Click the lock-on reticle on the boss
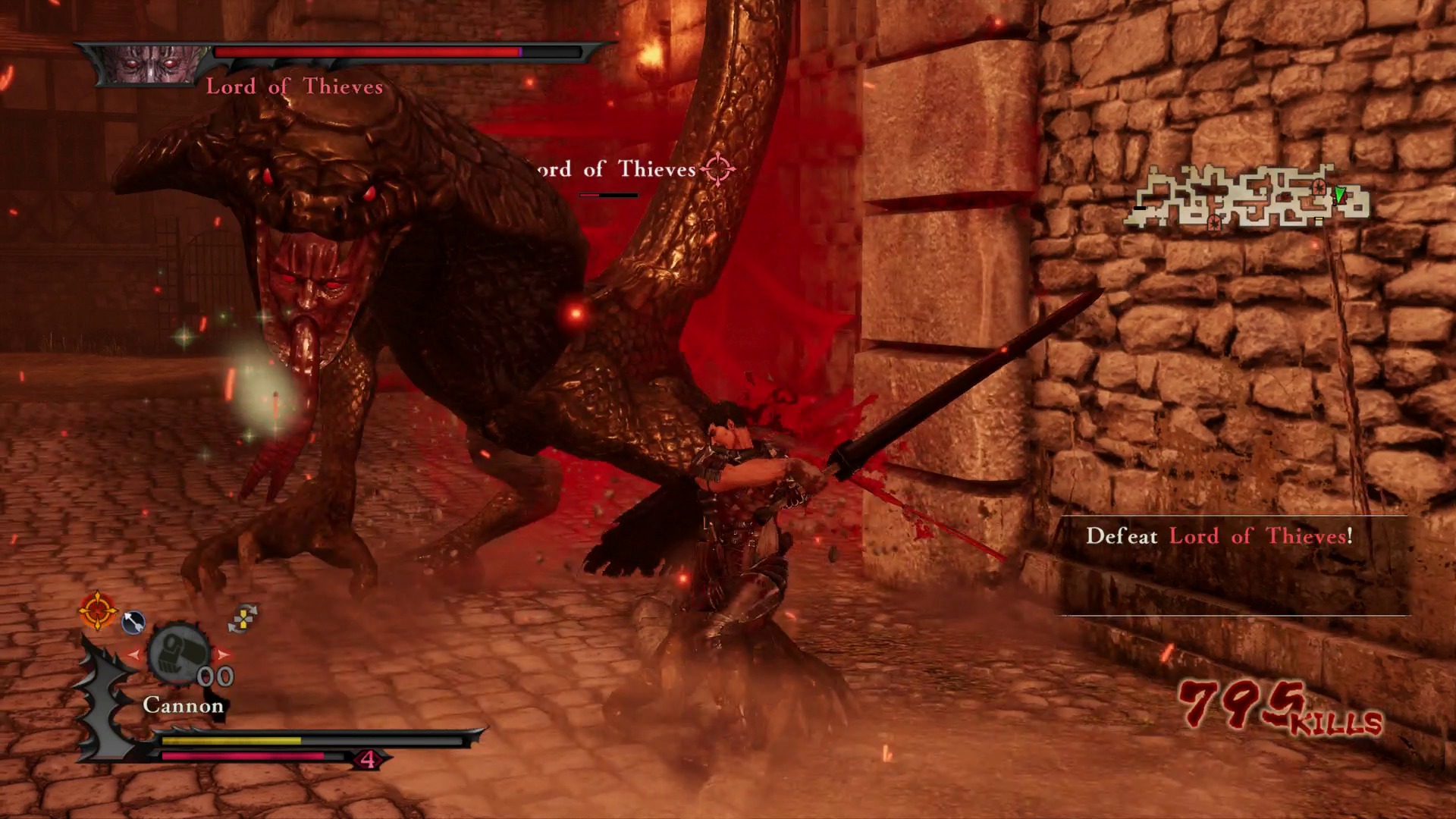 click(x=717, y=169)
